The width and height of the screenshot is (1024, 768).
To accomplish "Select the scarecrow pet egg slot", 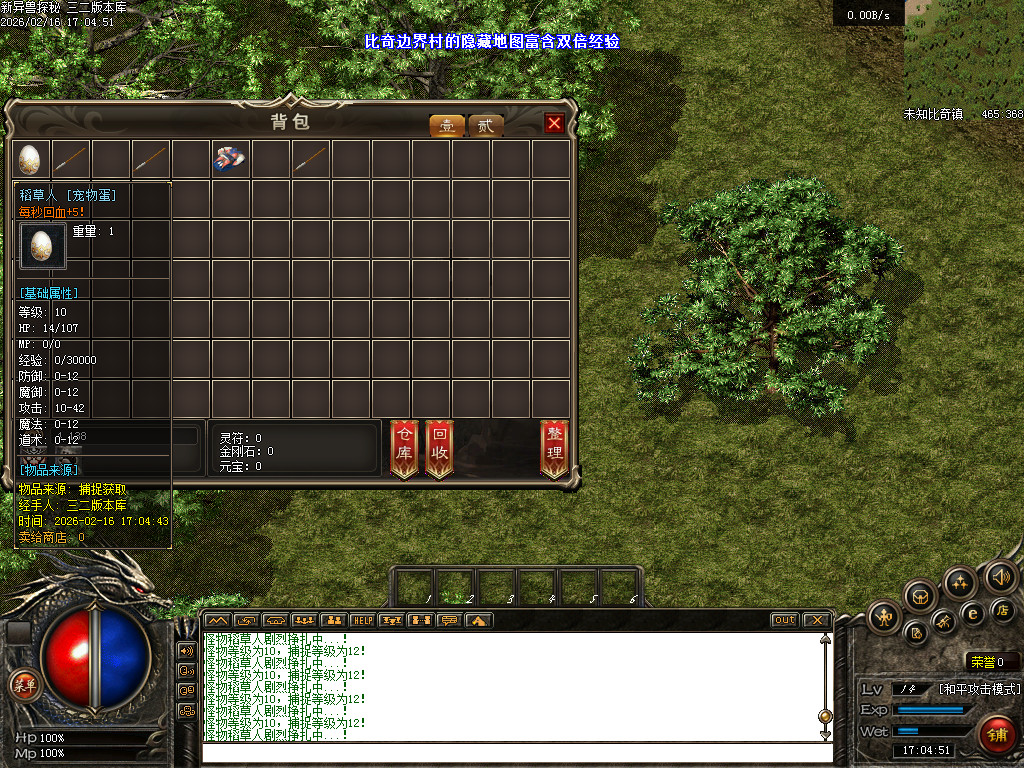I will coord(31,159).
